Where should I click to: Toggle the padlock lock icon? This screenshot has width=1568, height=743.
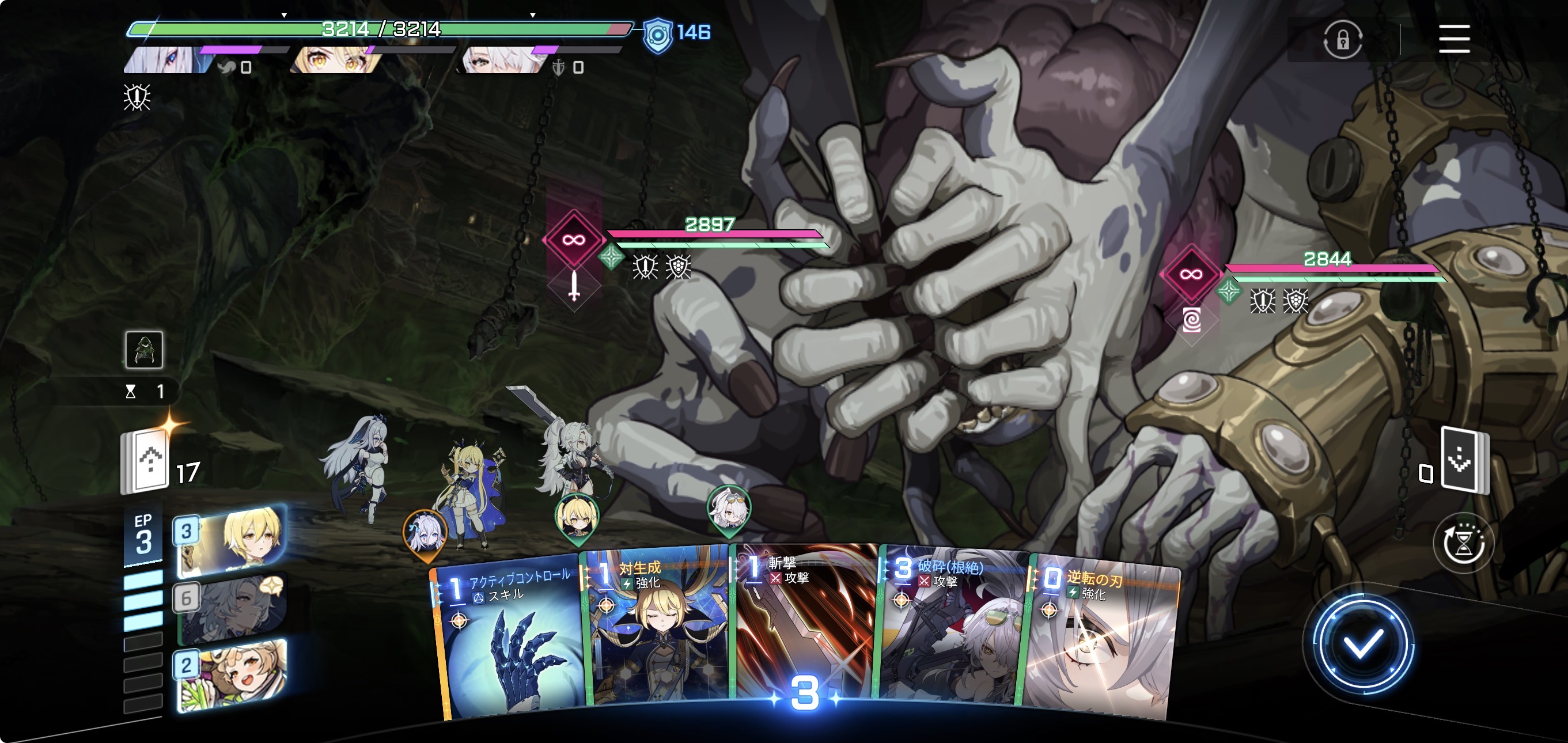1342,40
